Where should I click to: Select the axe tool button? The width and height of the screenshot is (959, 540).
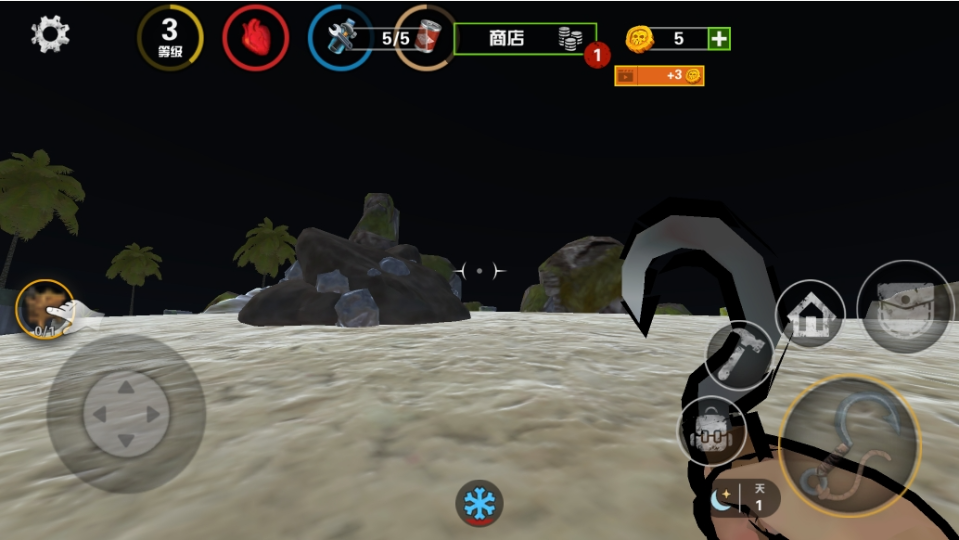point(739,353)
